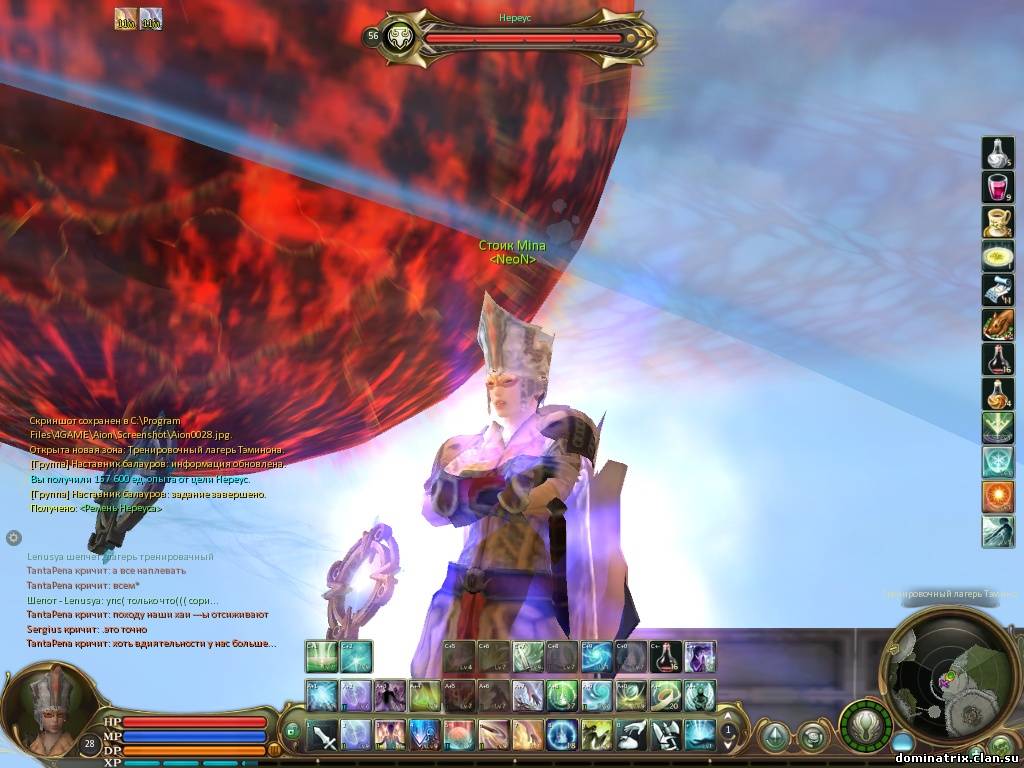Click the first buff icon with 11m timer
1024x768 pixels.
pos(125,19)
